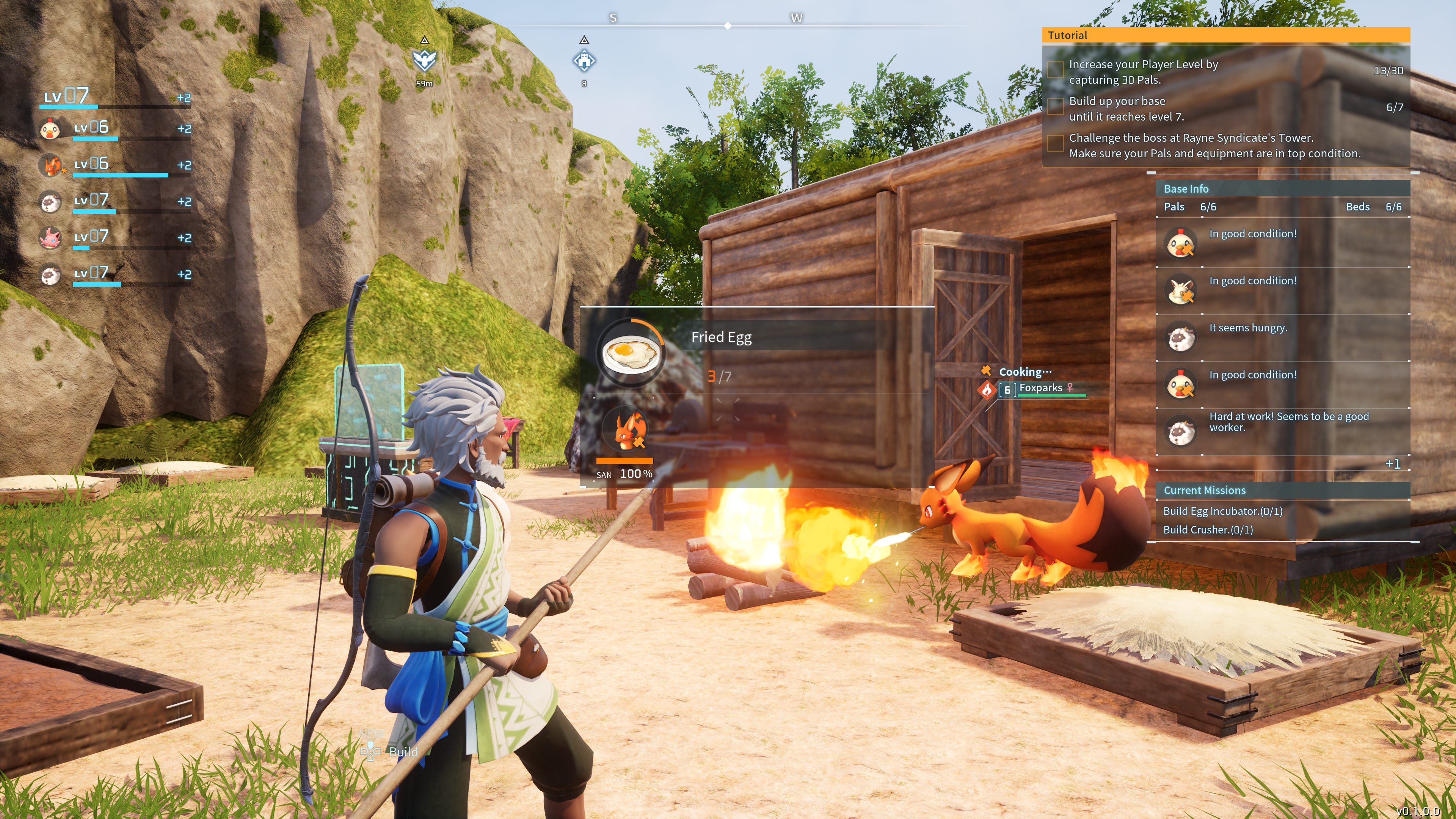This screenshot has width=1456, height=819.
Task: Expand the +1 more Pals indicator
Action: click(1393, 464)
